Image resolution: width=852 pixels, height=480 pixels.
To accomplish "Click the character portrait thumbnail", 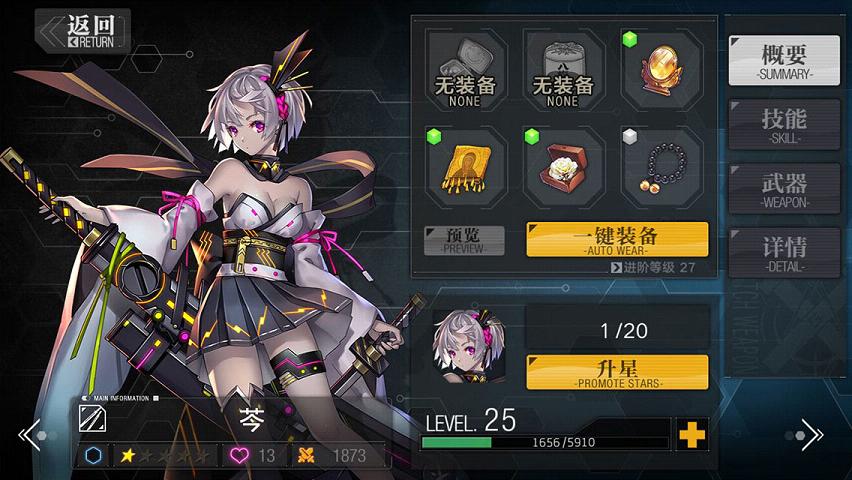I will (465, 343).
